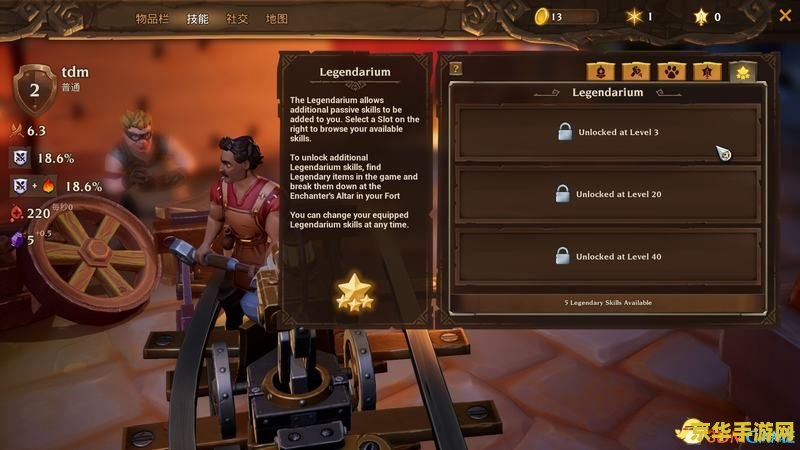Close the skills window with the X
The height and width of the screenshot is (450, 800).
[784, 16]
